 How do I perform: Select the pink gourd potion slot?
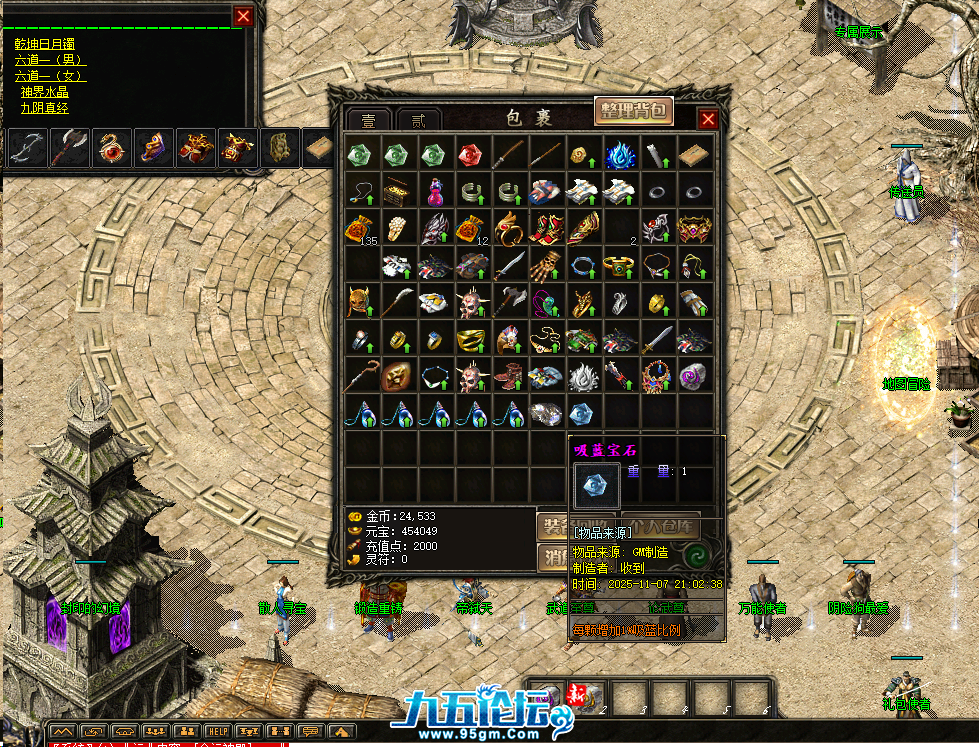click(x=433, y=191)
